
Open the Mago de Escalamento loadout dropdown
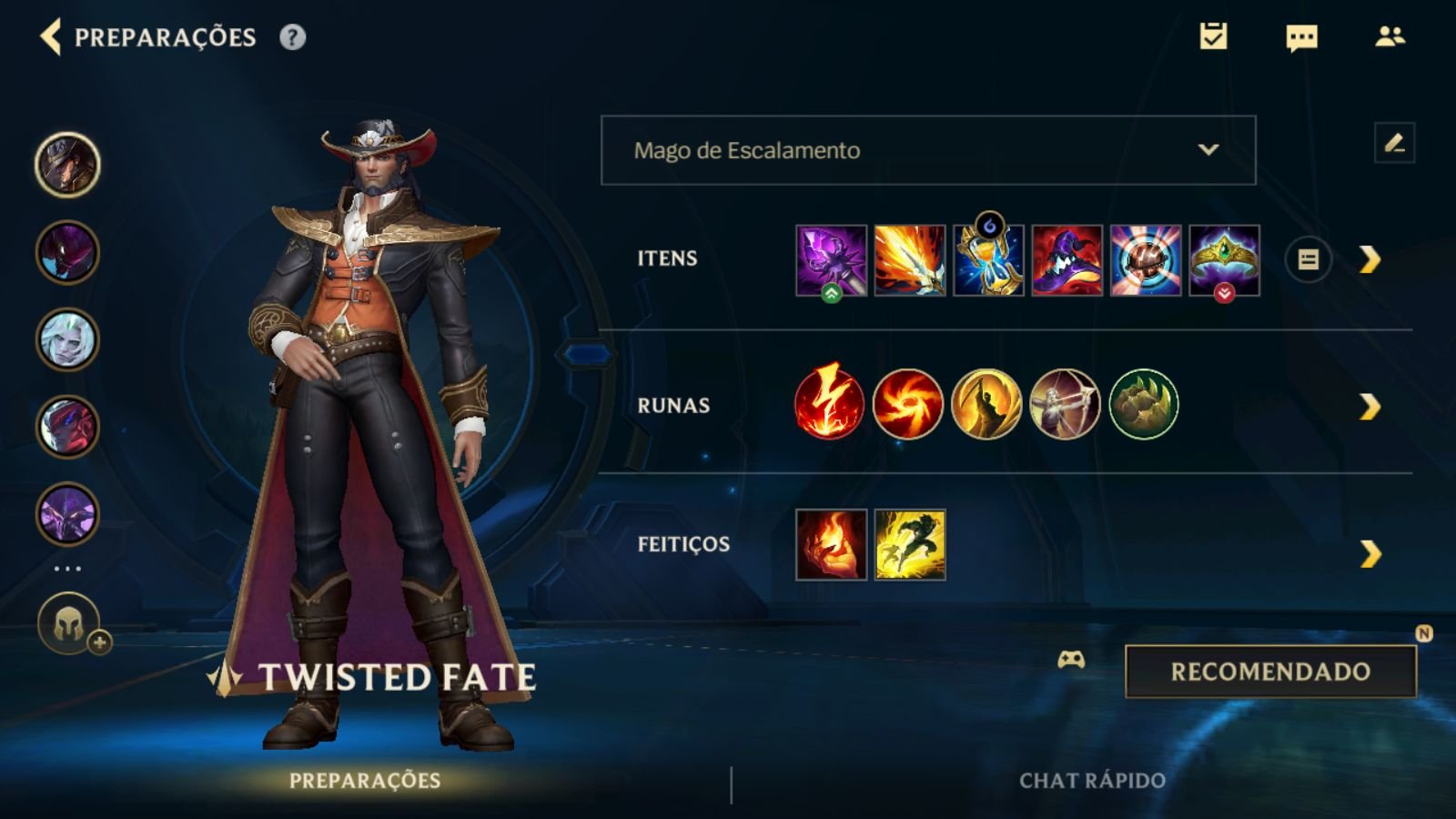[927, 151]
